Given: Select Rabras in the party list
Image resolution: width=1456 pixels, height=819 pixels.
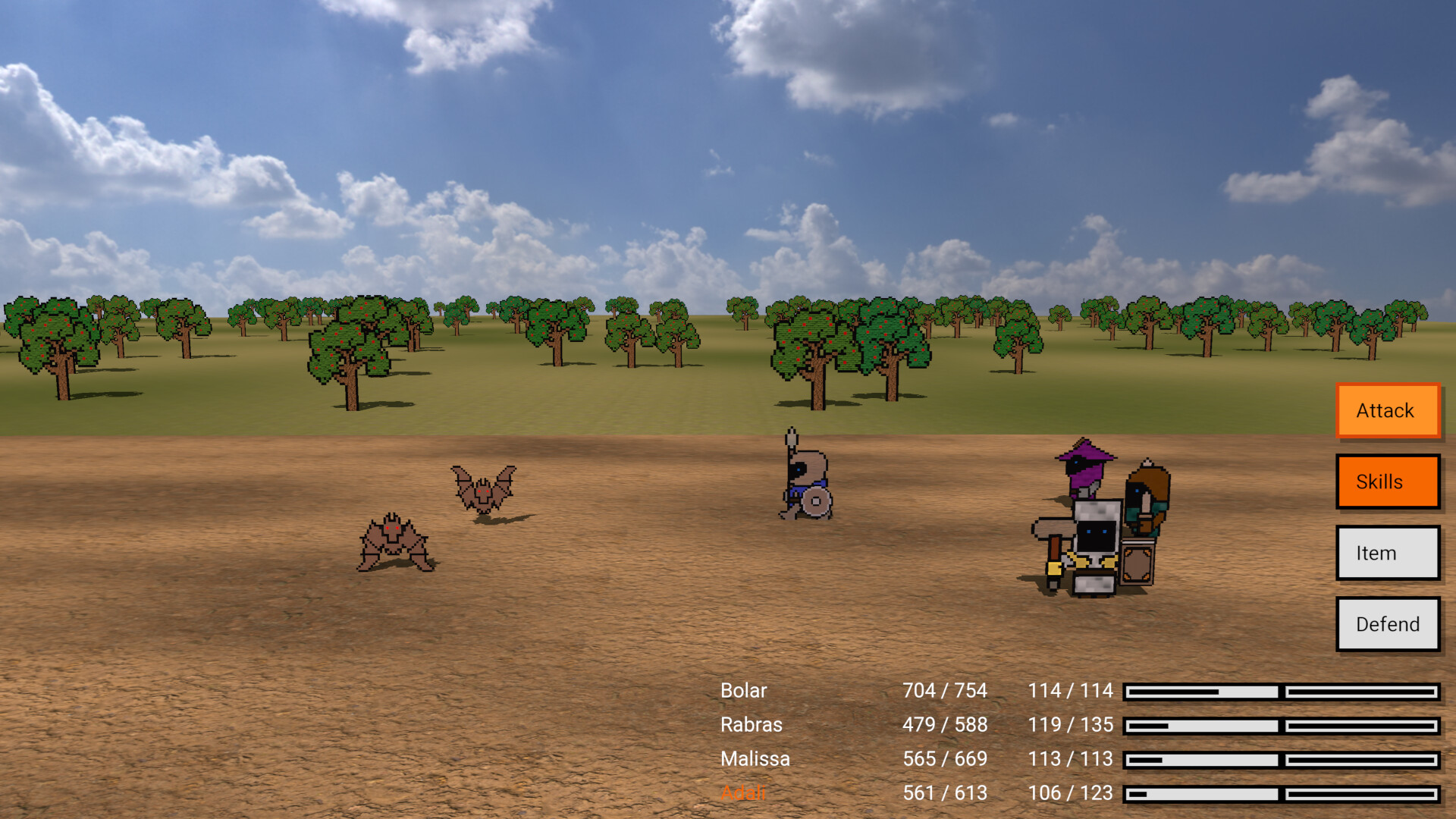Looking at the screenshot, I should [751, 724].
